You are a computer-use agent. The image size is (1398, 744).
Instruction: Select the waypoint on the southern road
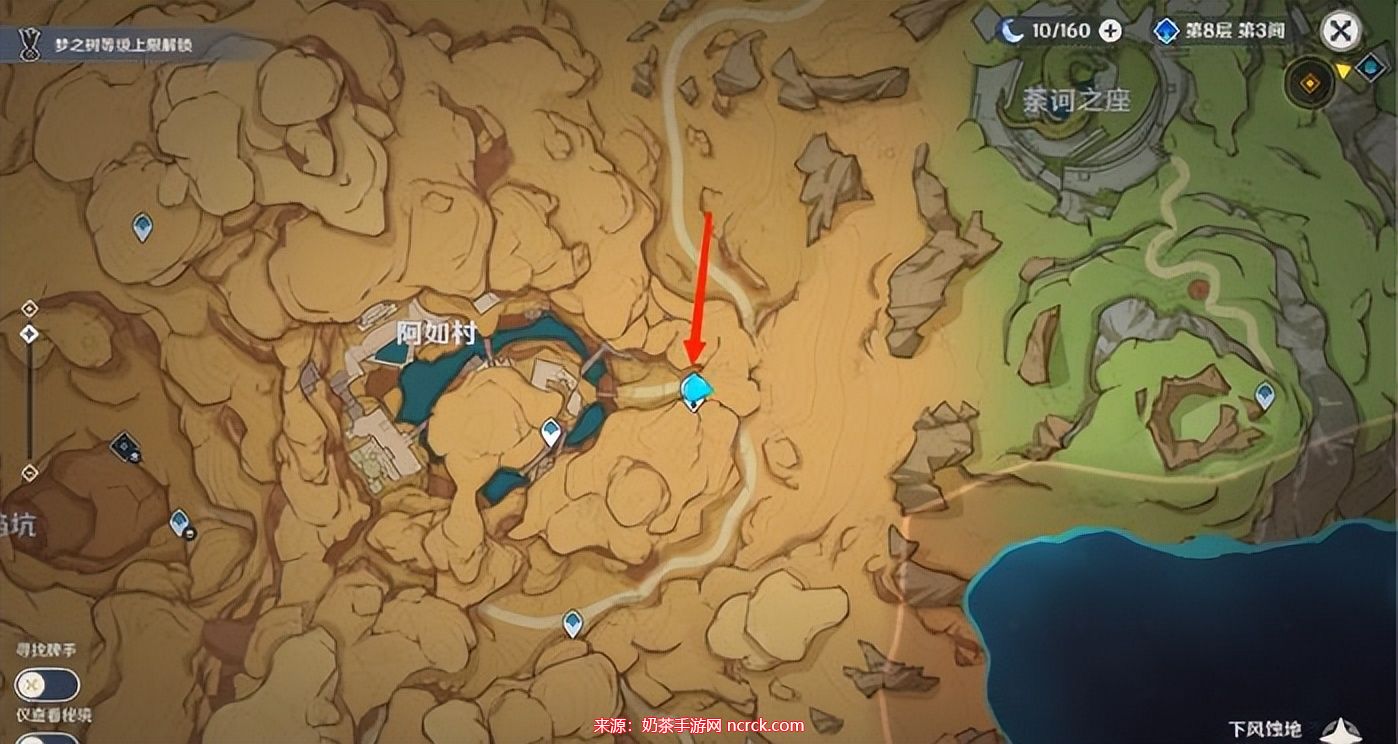coord(572,624)
